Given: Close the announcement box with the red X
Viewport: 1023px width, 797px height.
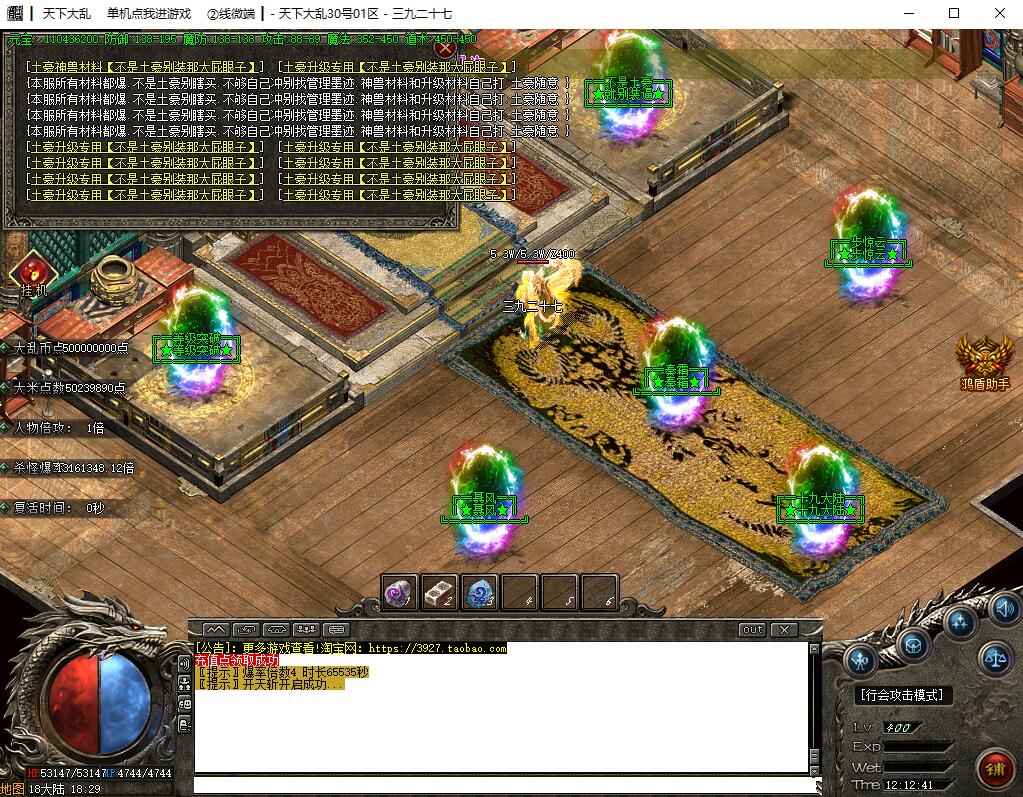Looking at the screenshot, I should [446, 47].
